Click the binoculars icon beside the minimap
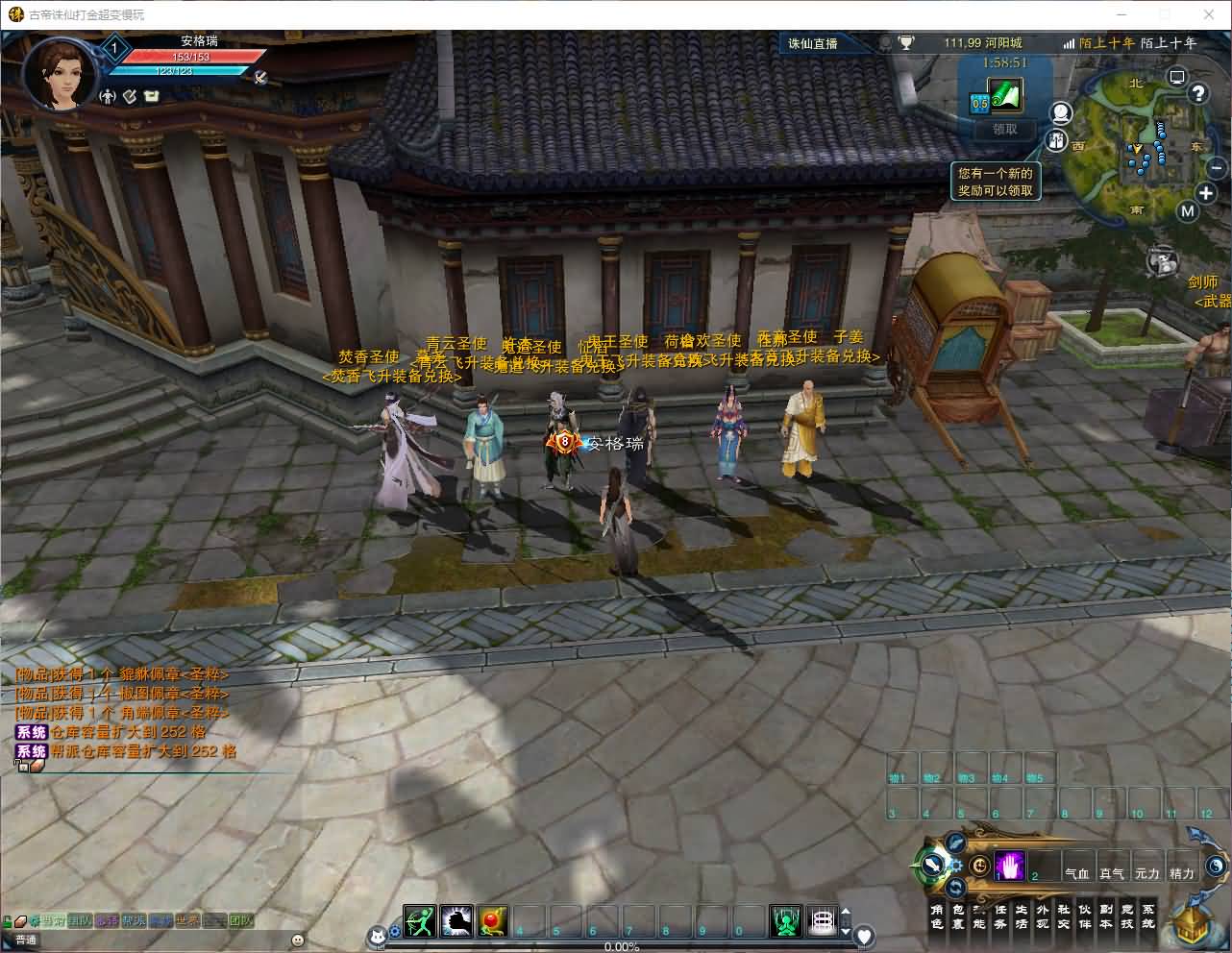The height and width of the screenshot is (953, 1232). [x=1056, y=142]
